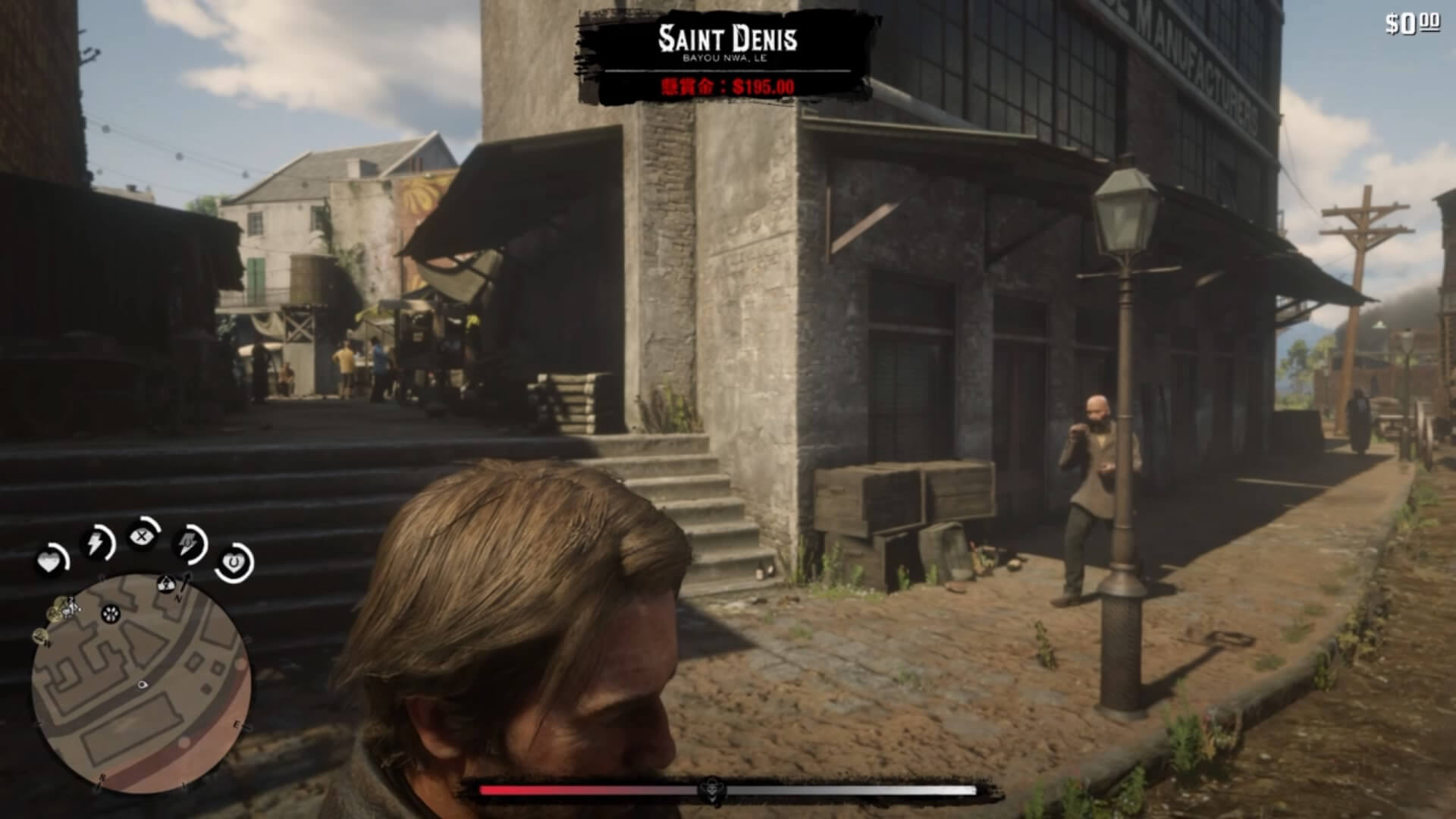Select the camp tent marker on minimap

click(165, 584)
